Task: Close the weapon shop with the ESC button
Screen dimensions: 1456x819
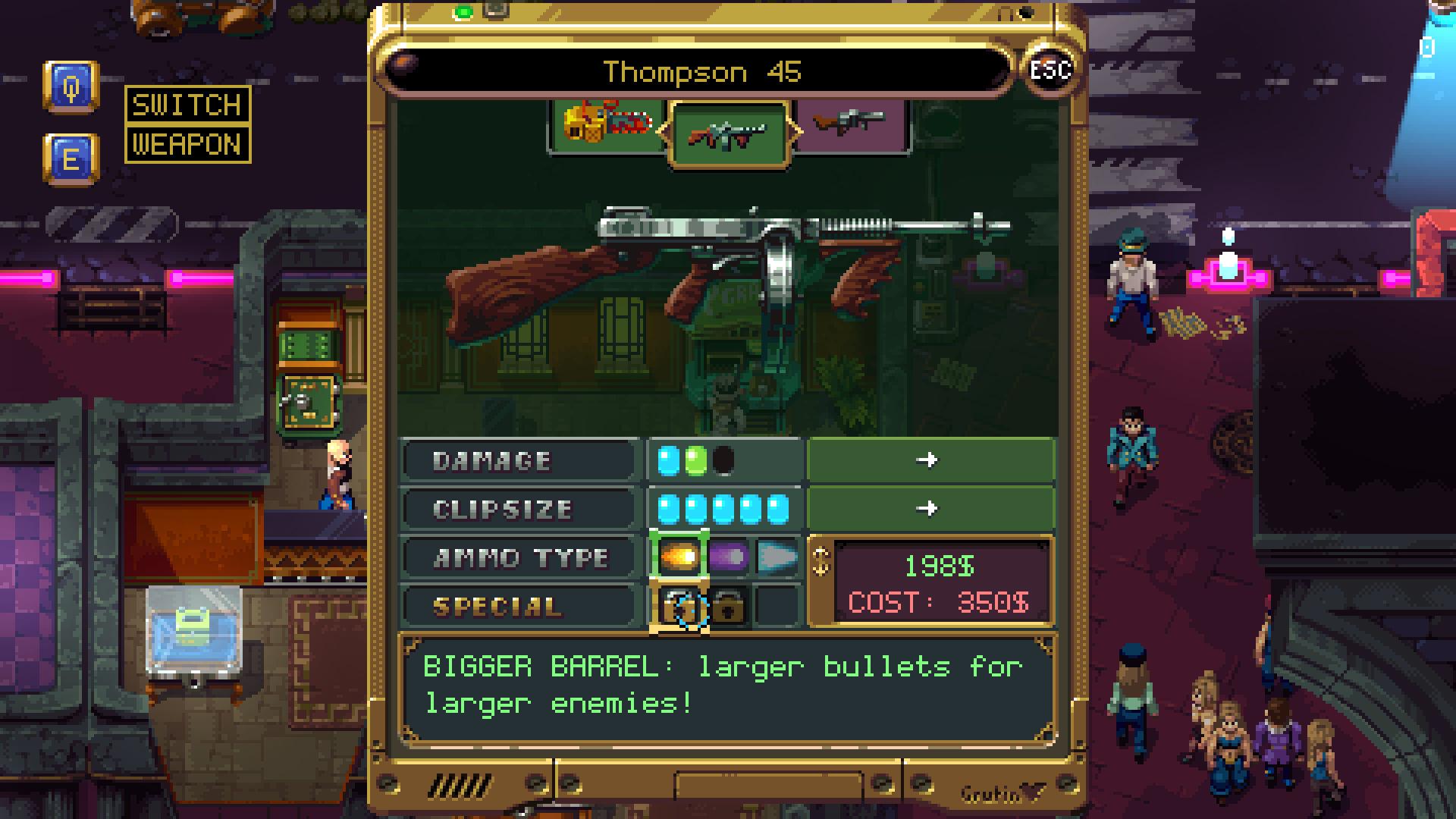Action: click(1050, 71)
